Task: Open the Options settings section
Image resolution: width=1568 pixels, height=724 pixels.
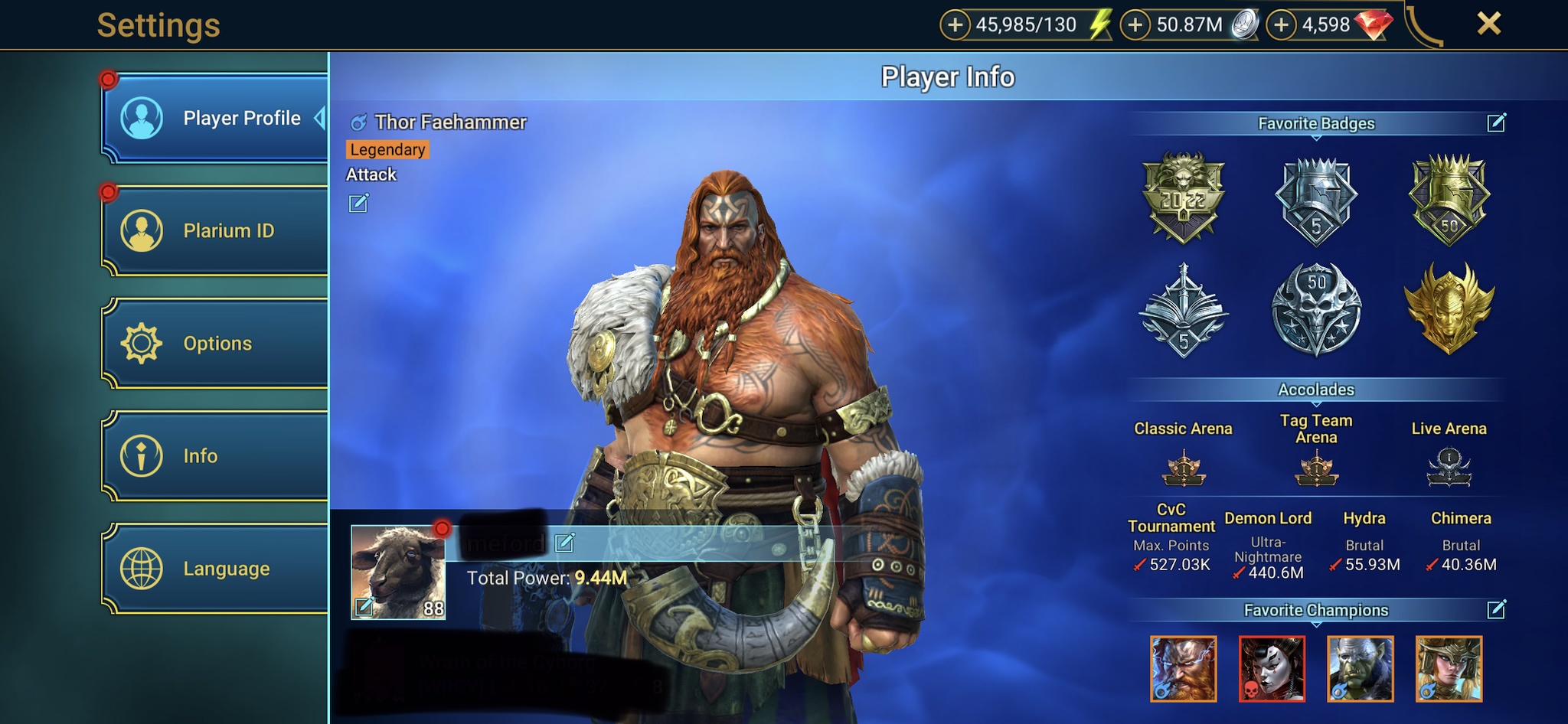Action: pos(214,343)
